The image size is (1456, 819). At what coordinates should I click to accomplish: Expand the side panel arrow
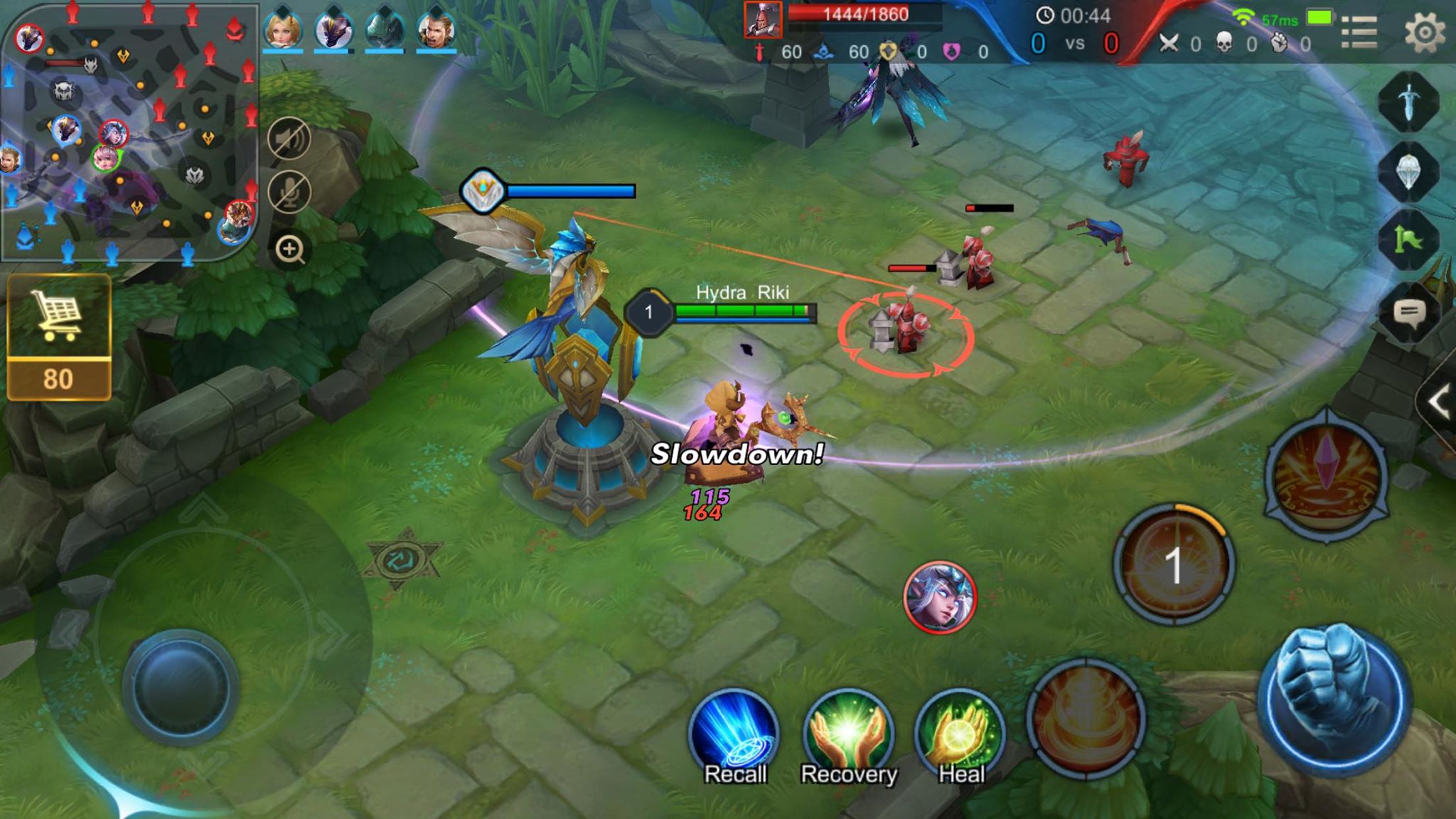(x=1439, y=402)
